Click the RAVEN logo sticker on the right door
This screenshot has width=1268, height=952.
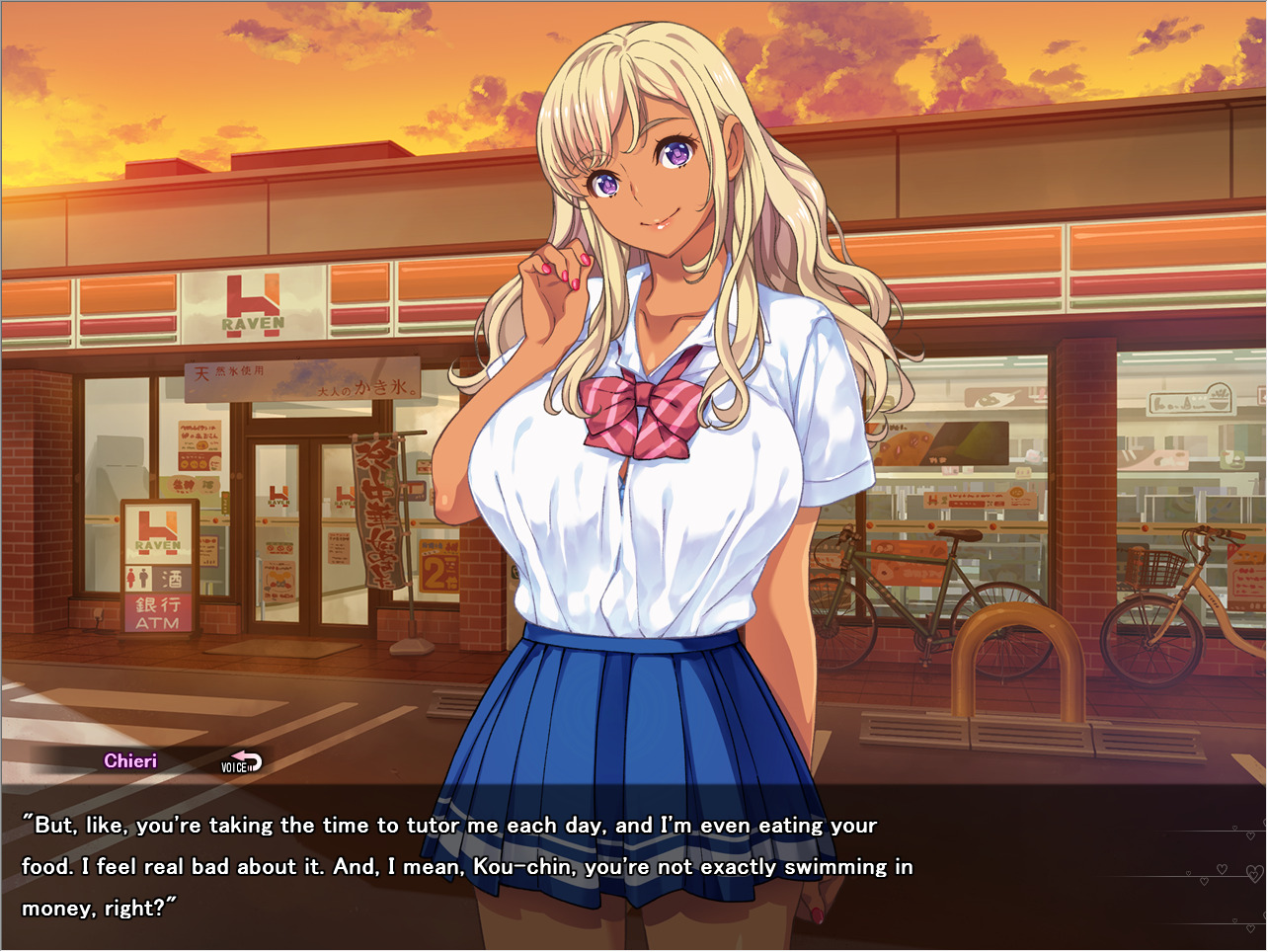click(x=344, y=494)
